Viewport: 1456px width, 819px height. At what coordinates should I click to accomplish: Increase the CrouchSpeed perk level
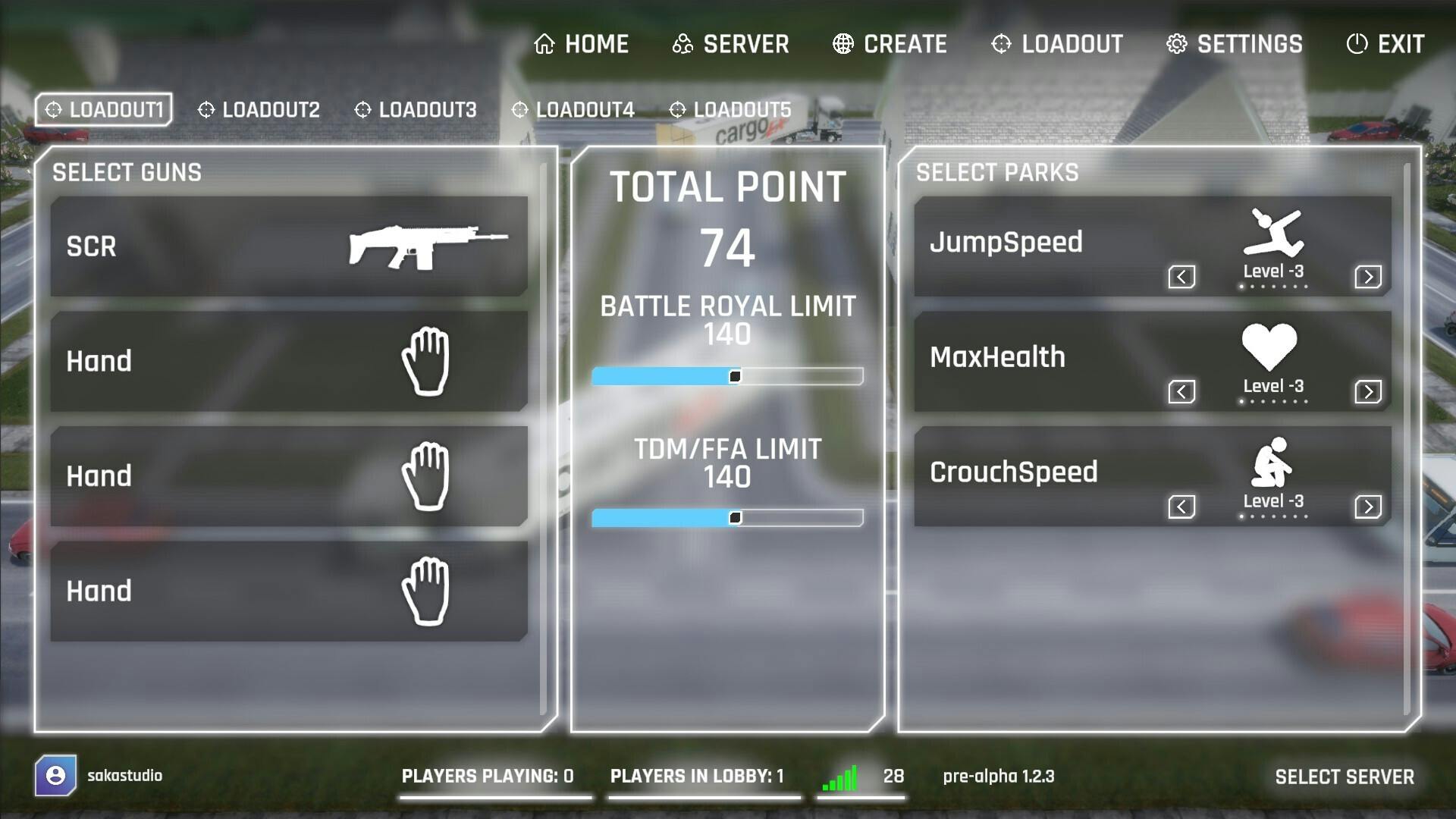(1368, 507)
